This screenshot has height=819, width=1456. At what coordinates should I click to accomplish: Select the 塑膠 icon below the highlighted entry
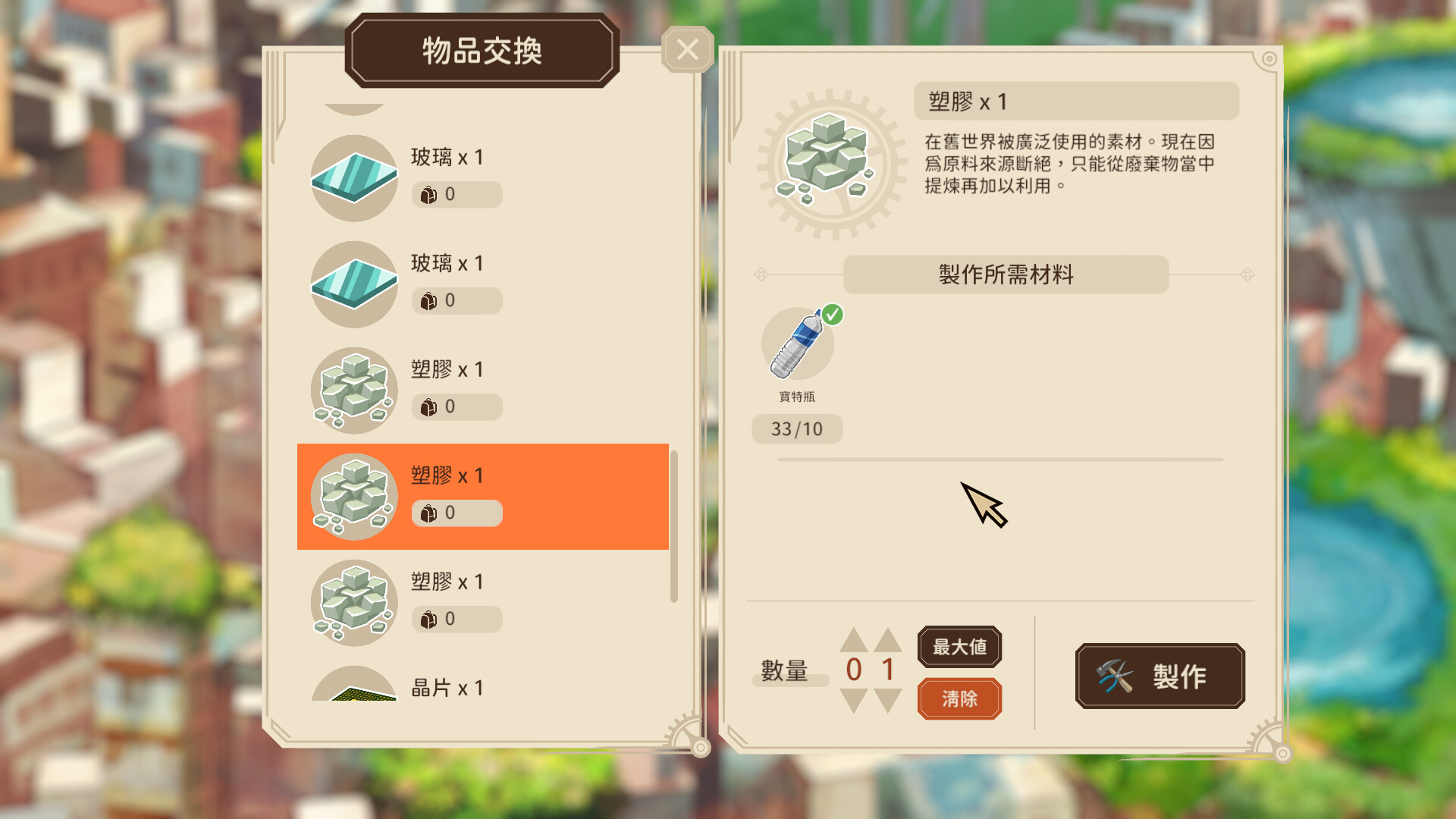tap(353, 601)
